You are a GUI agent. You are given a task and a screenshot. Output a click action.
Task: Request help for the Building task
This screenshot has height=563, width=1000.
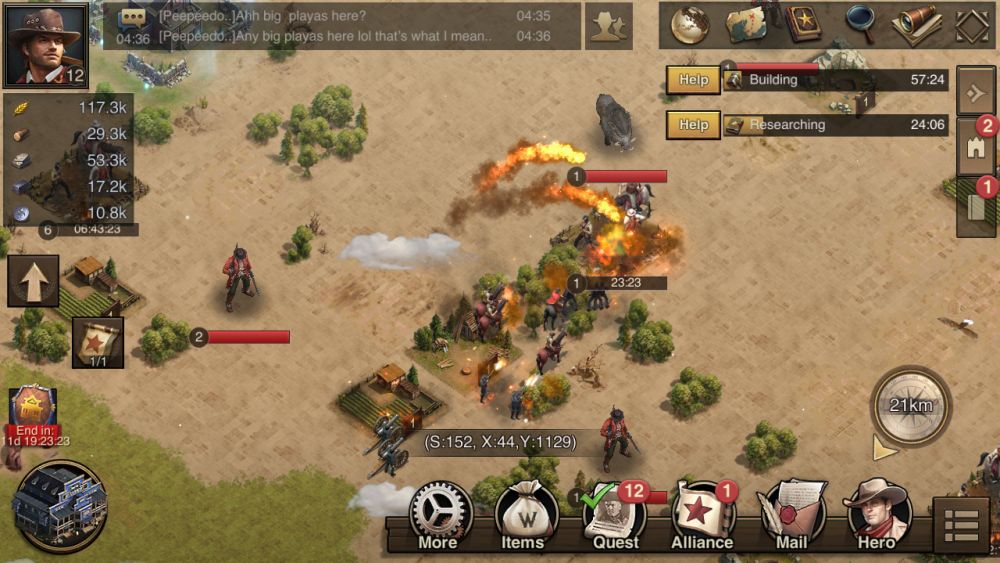[693, 80]
